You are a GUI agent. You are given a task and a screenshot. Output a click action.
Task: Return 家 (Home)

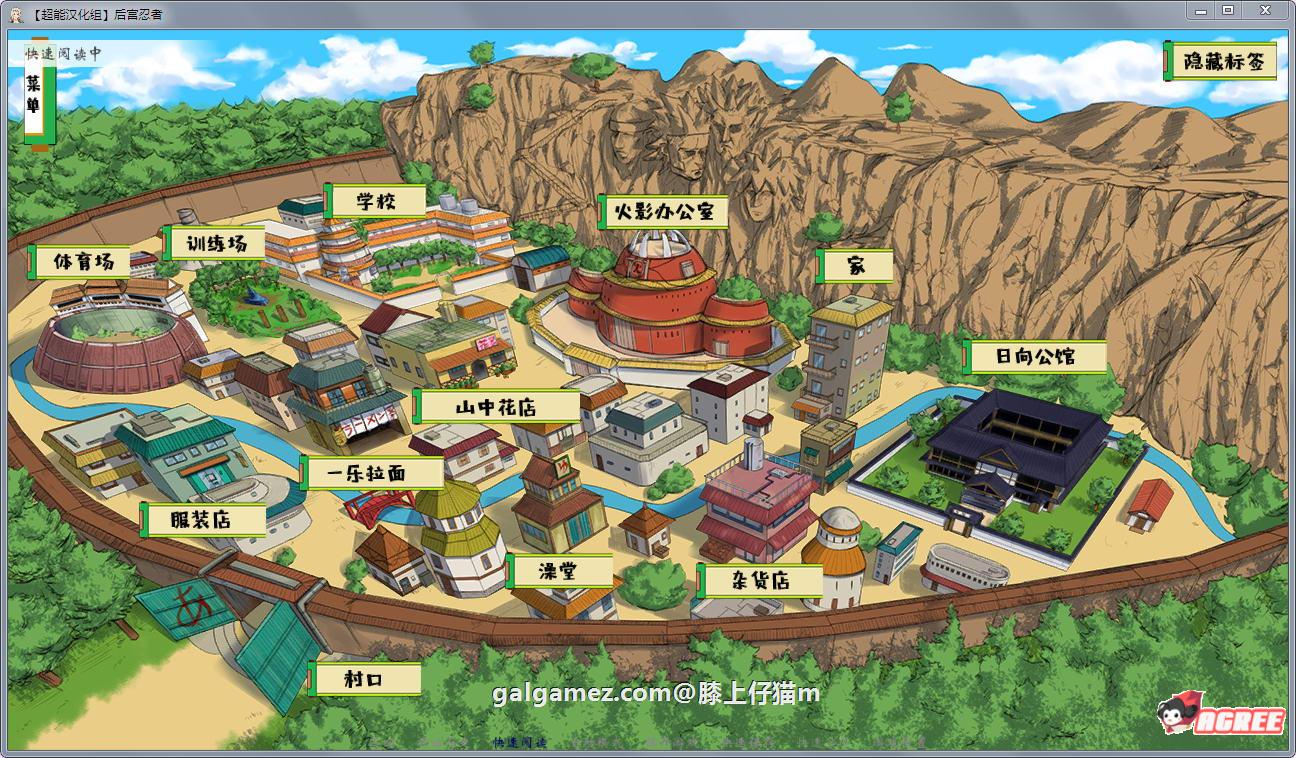point(857,266)
